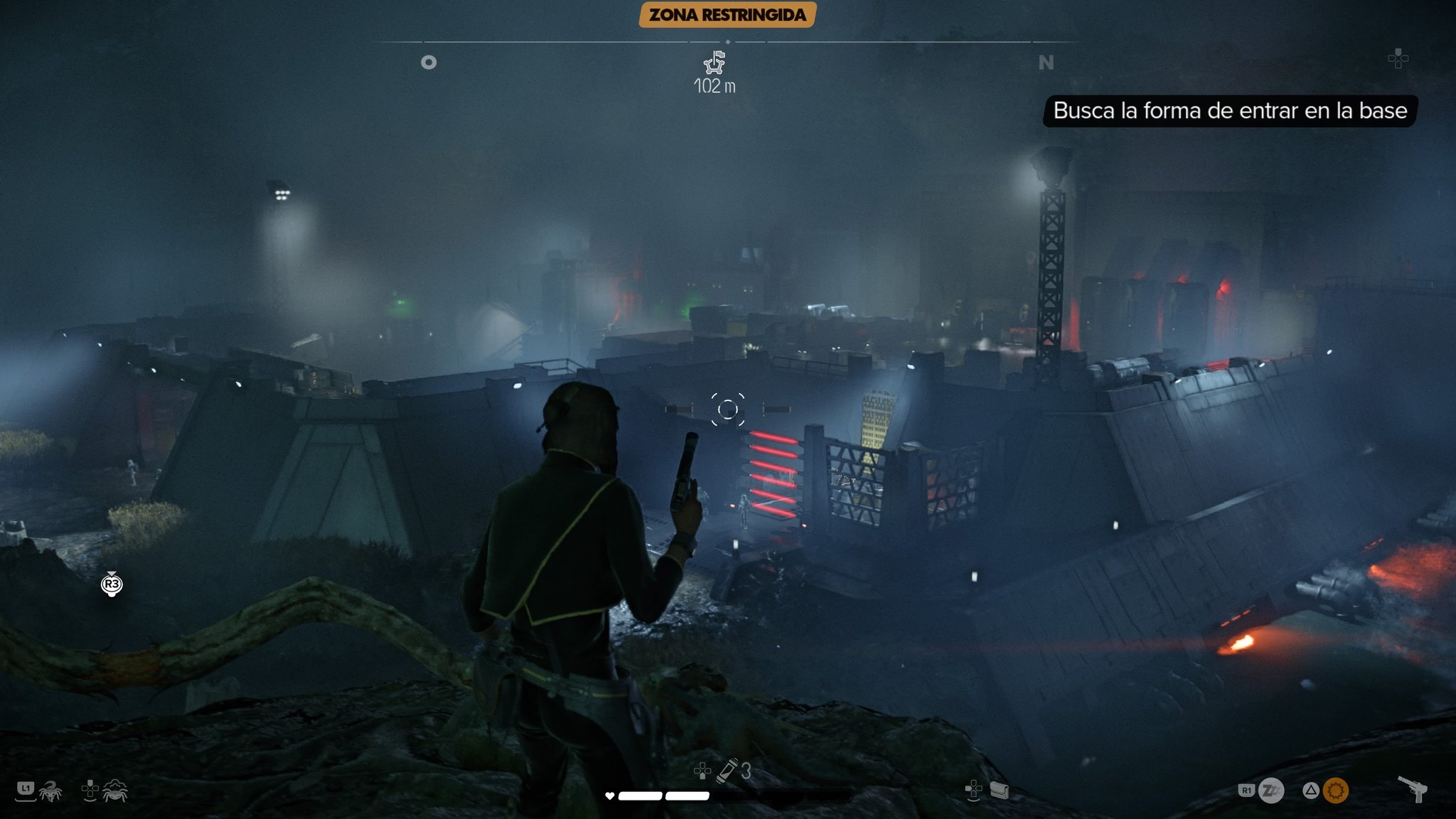Select the Nix creature icon beside L1
1456x819 pixels.
(50, 791)
